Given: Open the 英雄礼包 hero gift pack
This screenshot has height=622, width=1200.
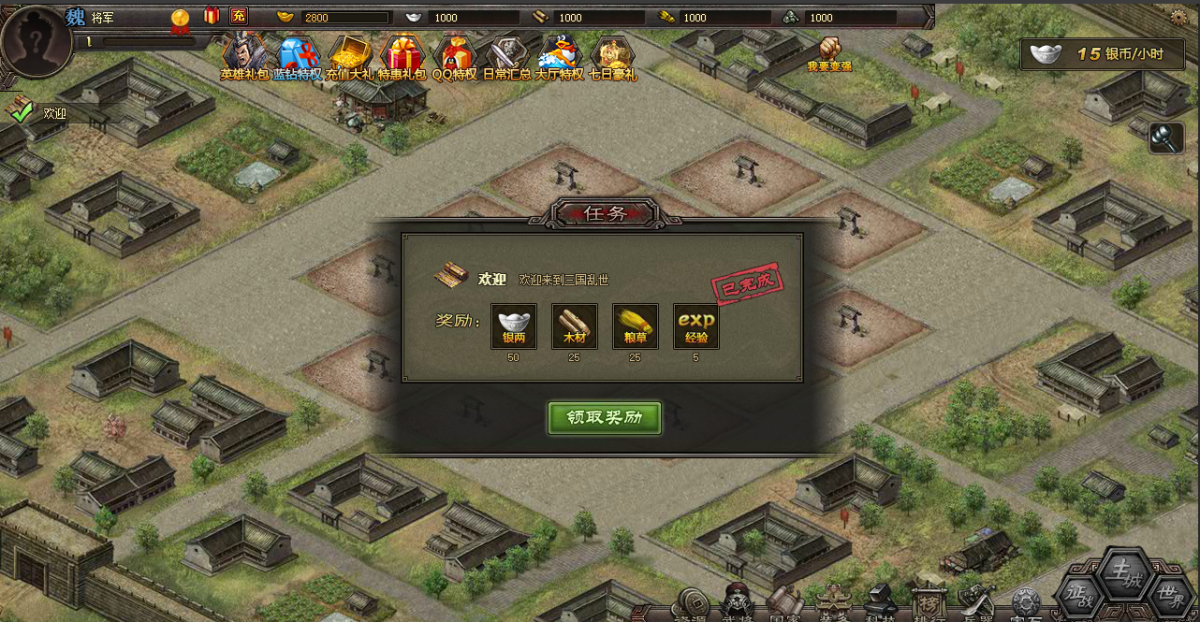Looking at the screenshot, I should [244, 55].
